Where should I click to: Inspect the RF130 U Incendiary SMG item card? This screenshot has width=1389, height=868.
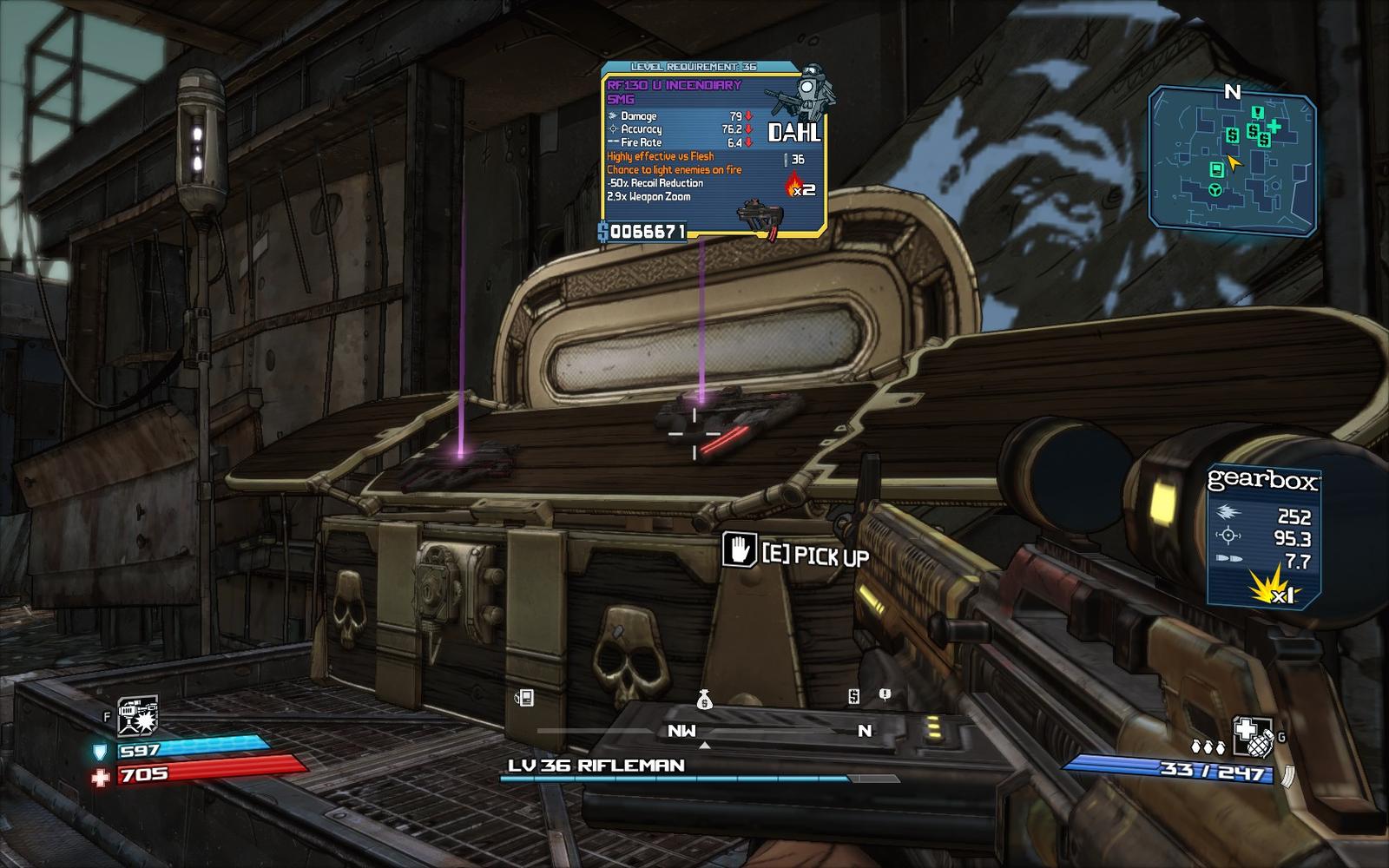[x=712, y=150]
